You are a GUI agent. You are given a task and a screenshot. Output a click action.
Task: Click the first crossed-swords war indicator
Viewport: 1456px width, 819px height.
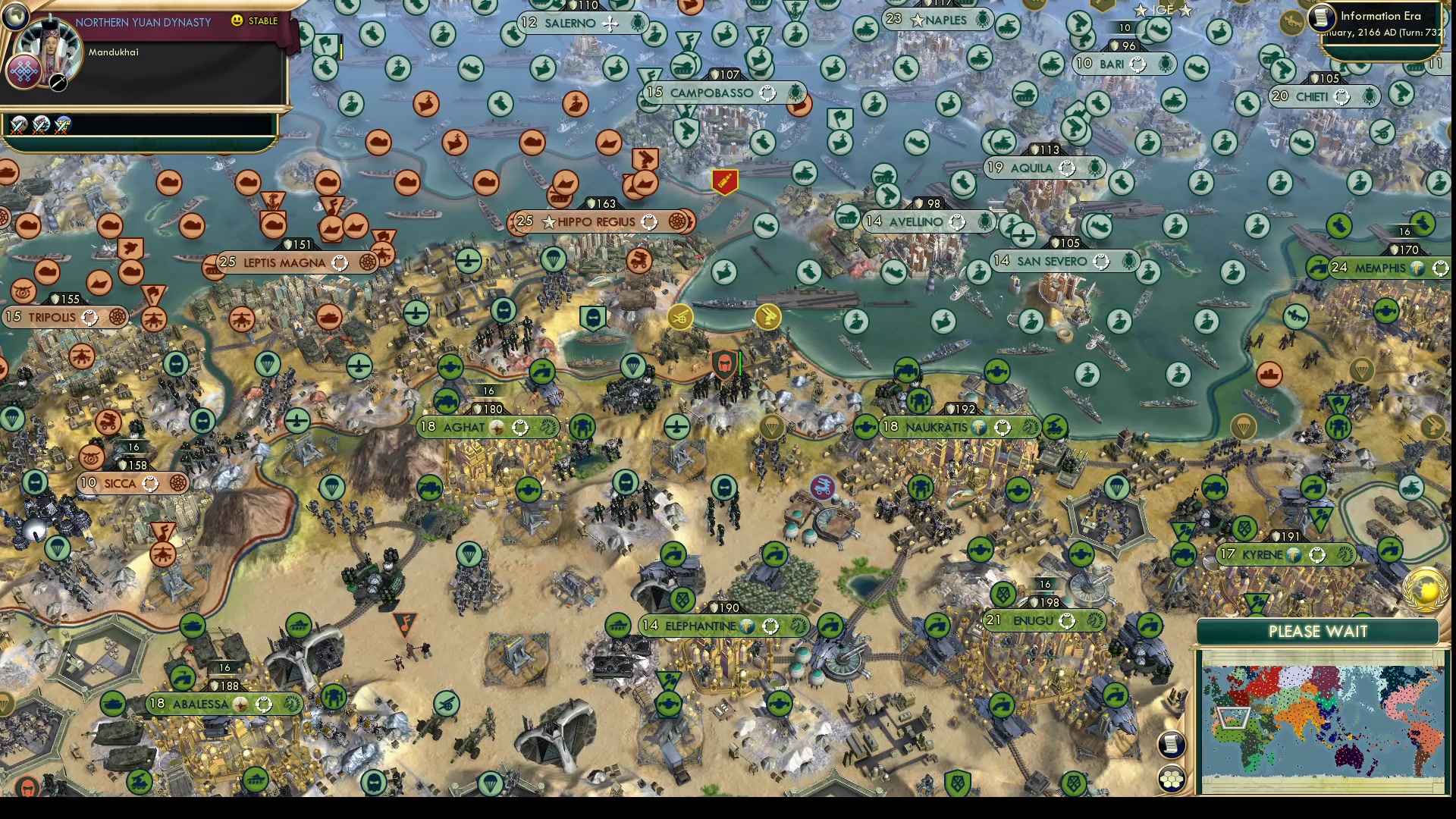point(18,126)
